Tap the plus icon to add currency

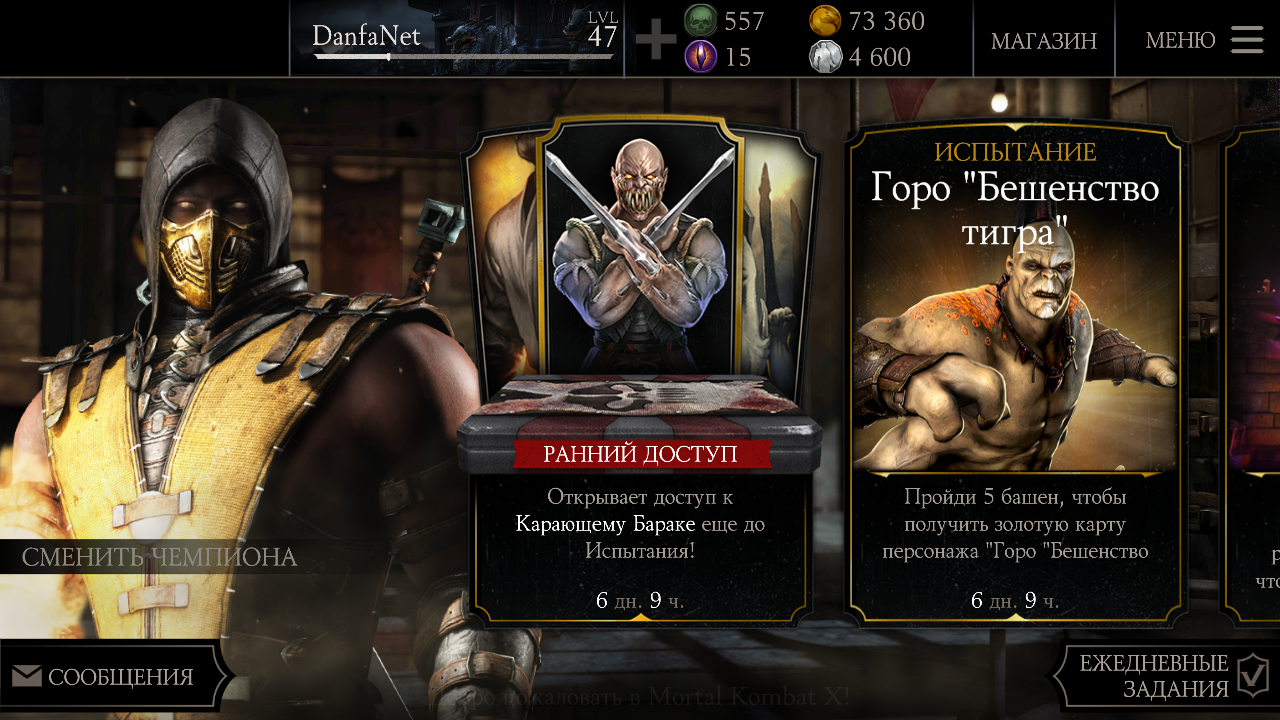[656, 40]
